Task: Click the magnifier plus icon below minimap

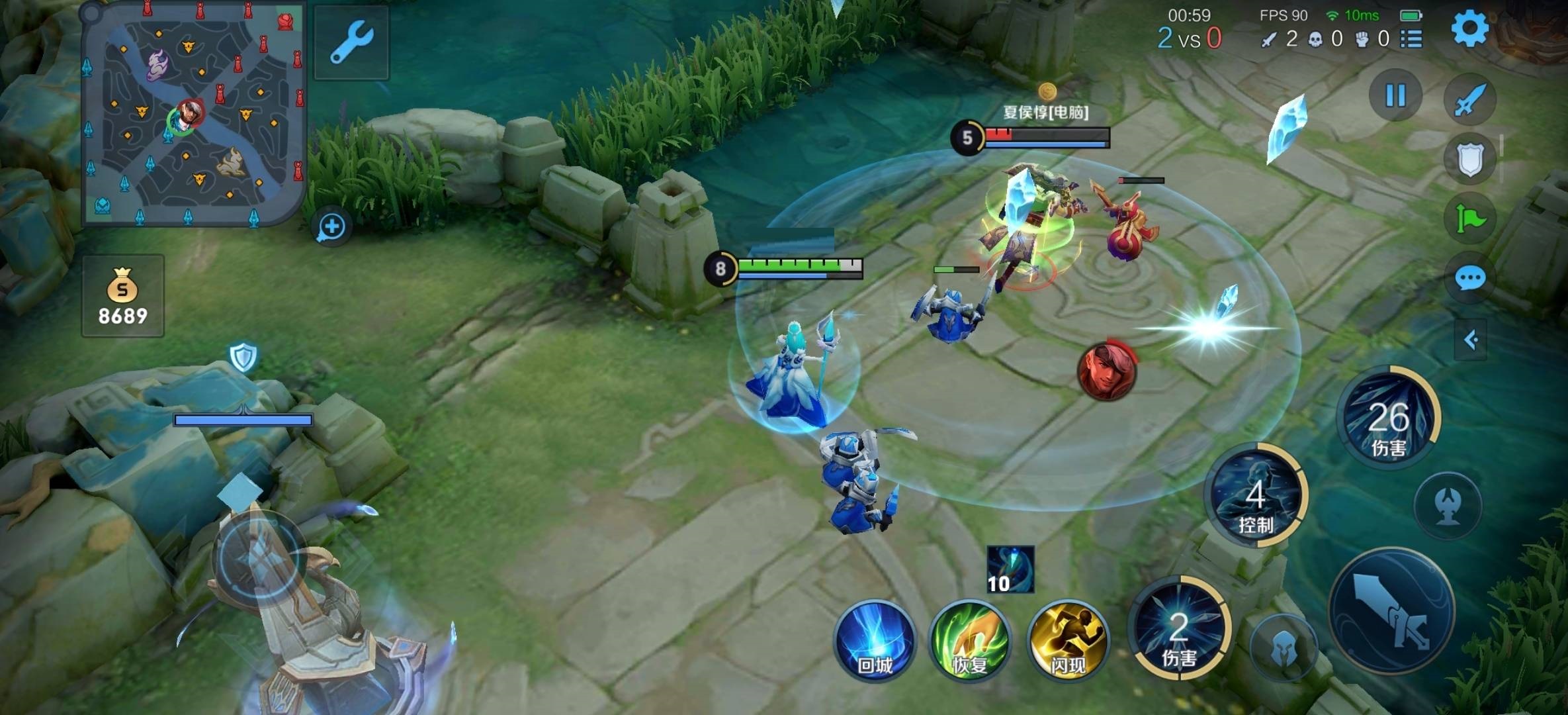Action: pos(331,227)
